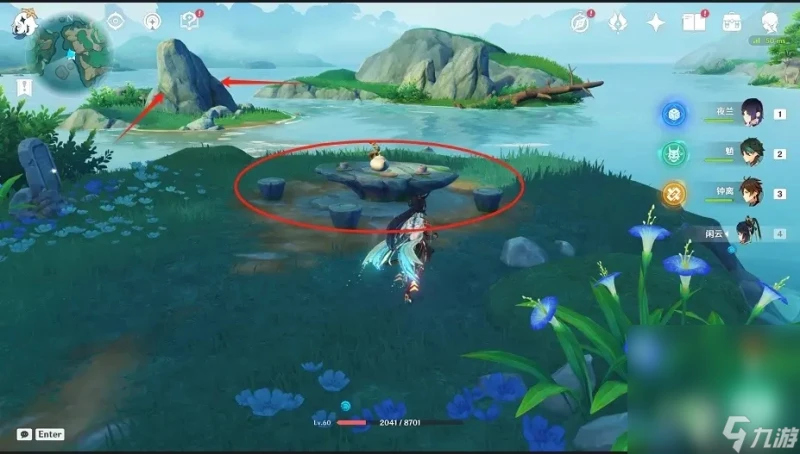Image resolution: width=800 pixels, height=454 pixels.
Task: Switch to party member 钟离
Action: coord(750,193)
